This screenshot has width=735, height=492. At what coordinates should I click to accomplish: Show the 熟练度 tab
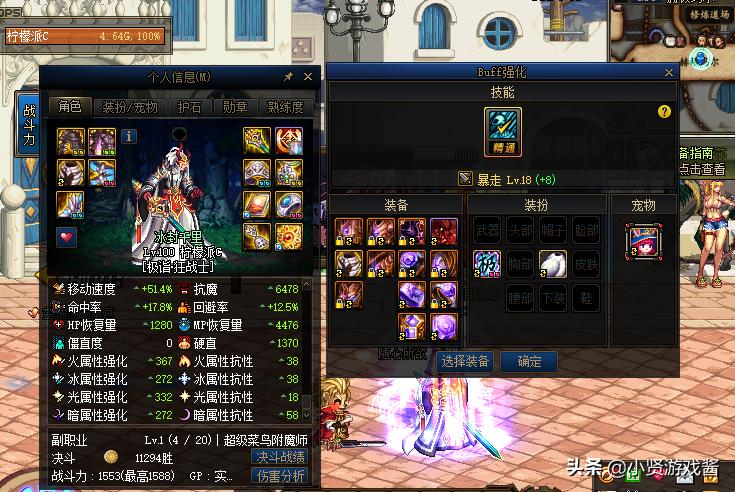click(x=286, y=107)
